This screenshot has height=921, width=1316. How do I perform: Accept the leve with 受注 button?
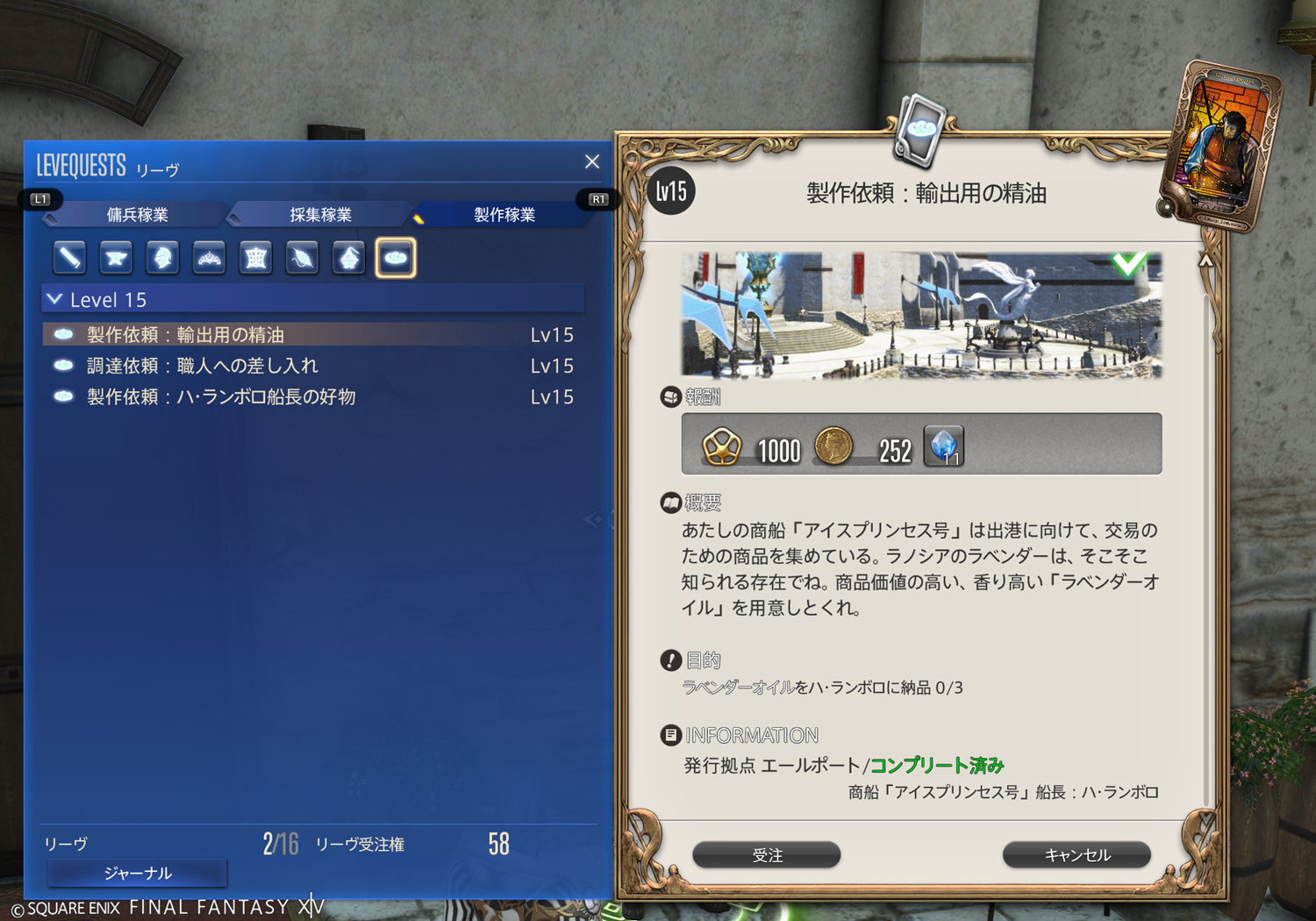pyautogui.click(x=767, y=855)
